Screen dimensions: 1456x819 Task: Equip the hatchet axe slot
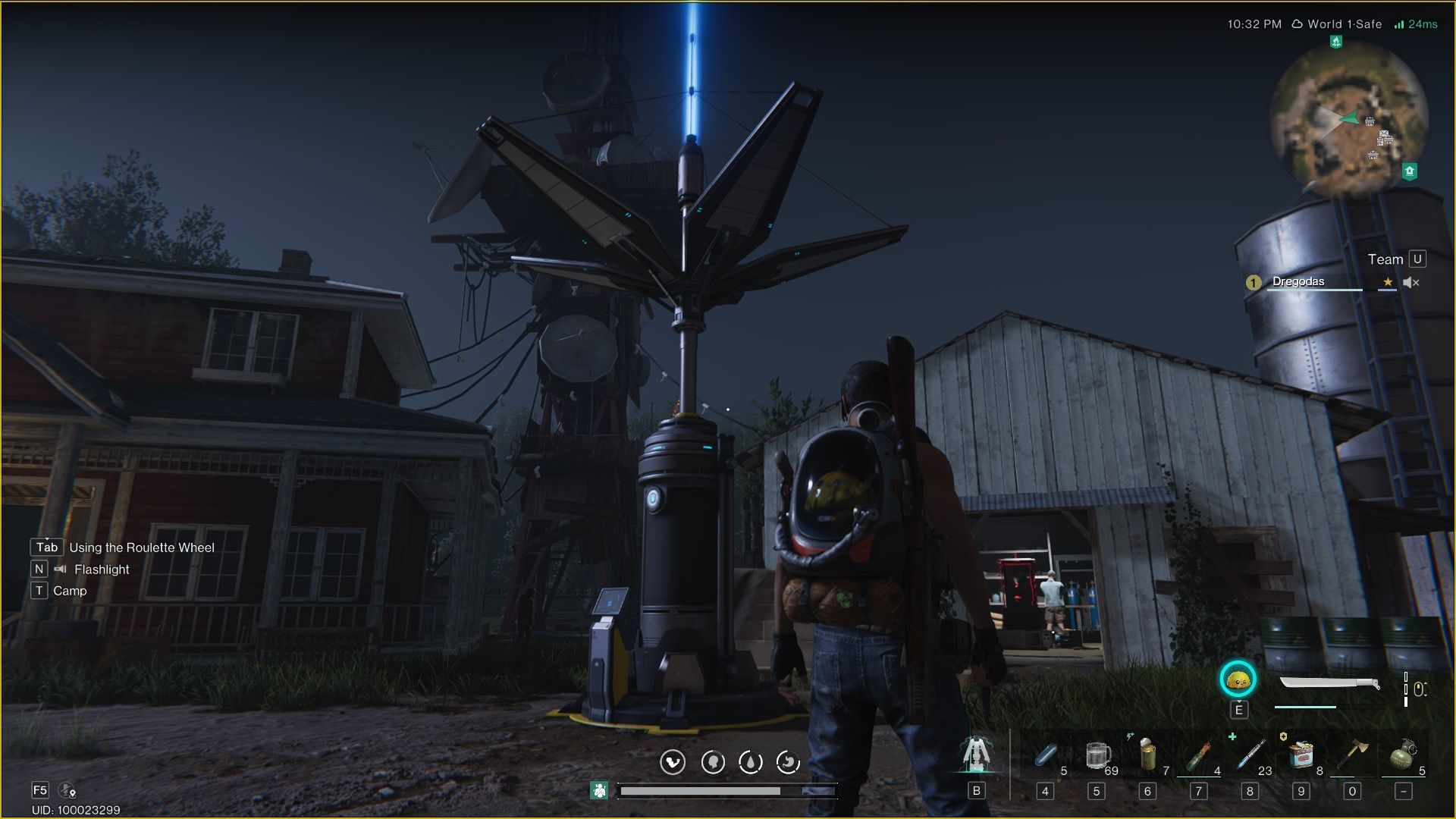click(1352, 755)
